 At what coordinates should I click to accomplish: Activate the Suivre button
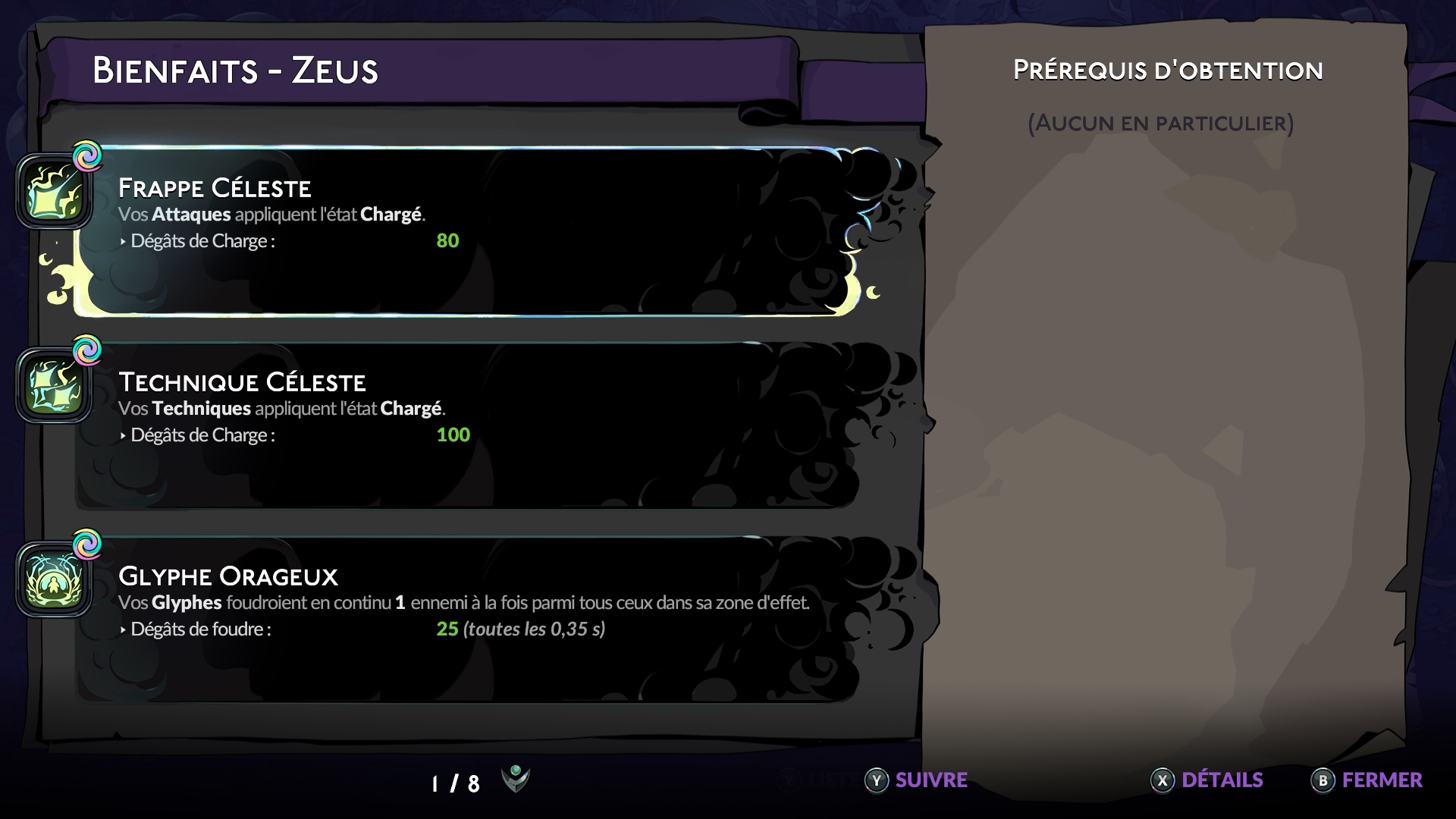click(917, 780)
